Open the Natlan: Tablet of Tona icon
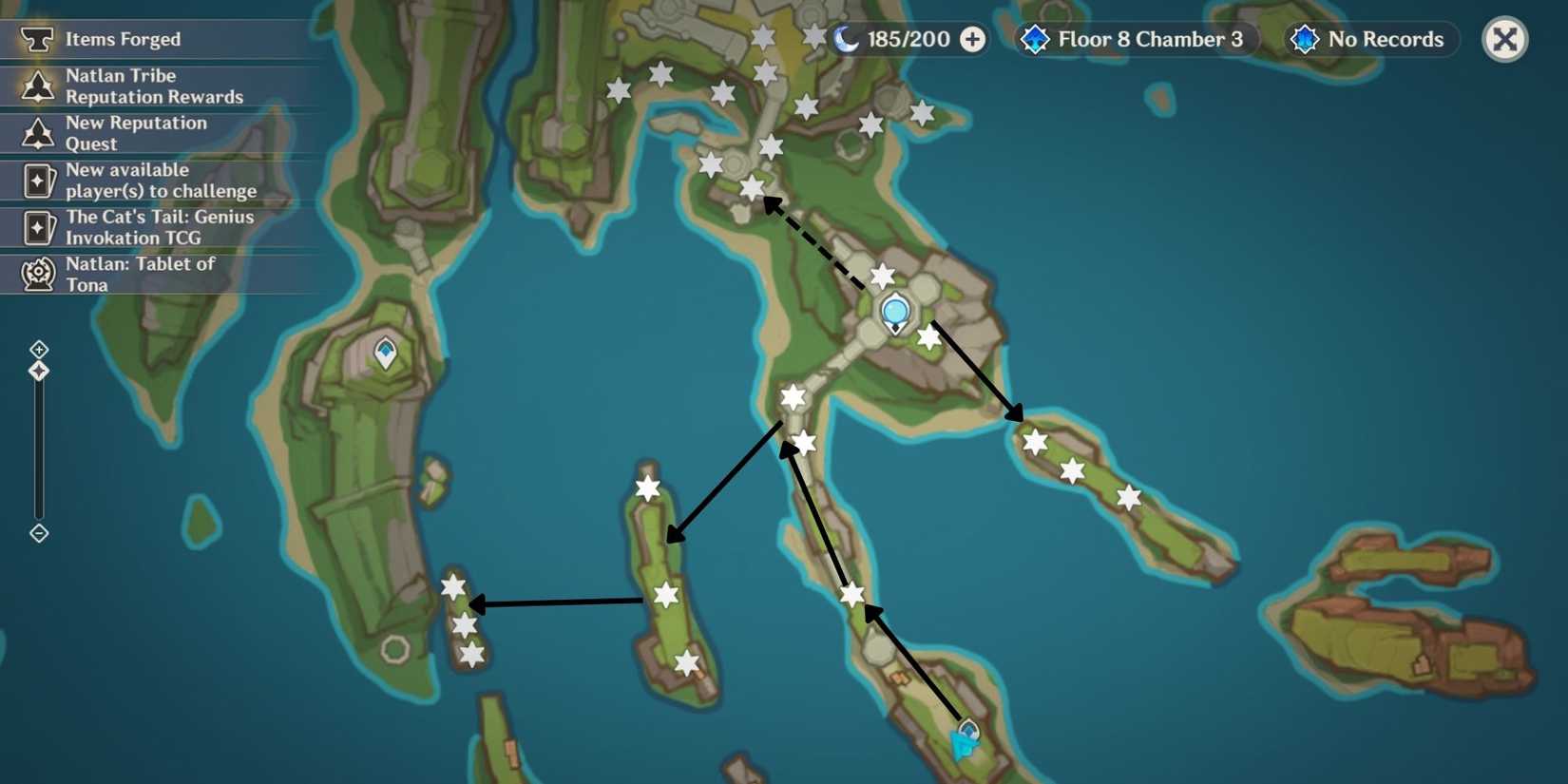Image resolution: width=1568 pixels, height=784 pixels. (36, 274)
